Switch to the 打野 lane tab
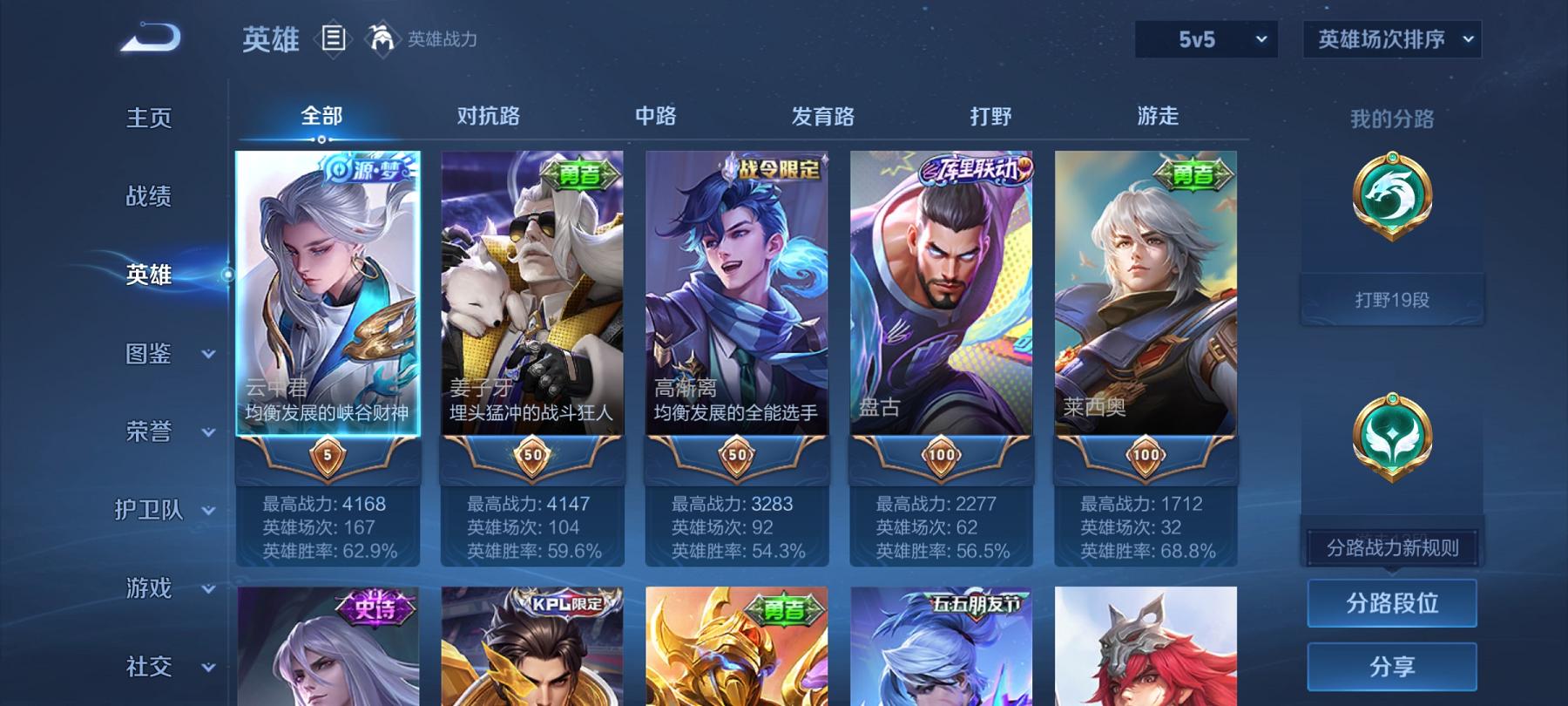1568x706 pixels. (990, 114)
